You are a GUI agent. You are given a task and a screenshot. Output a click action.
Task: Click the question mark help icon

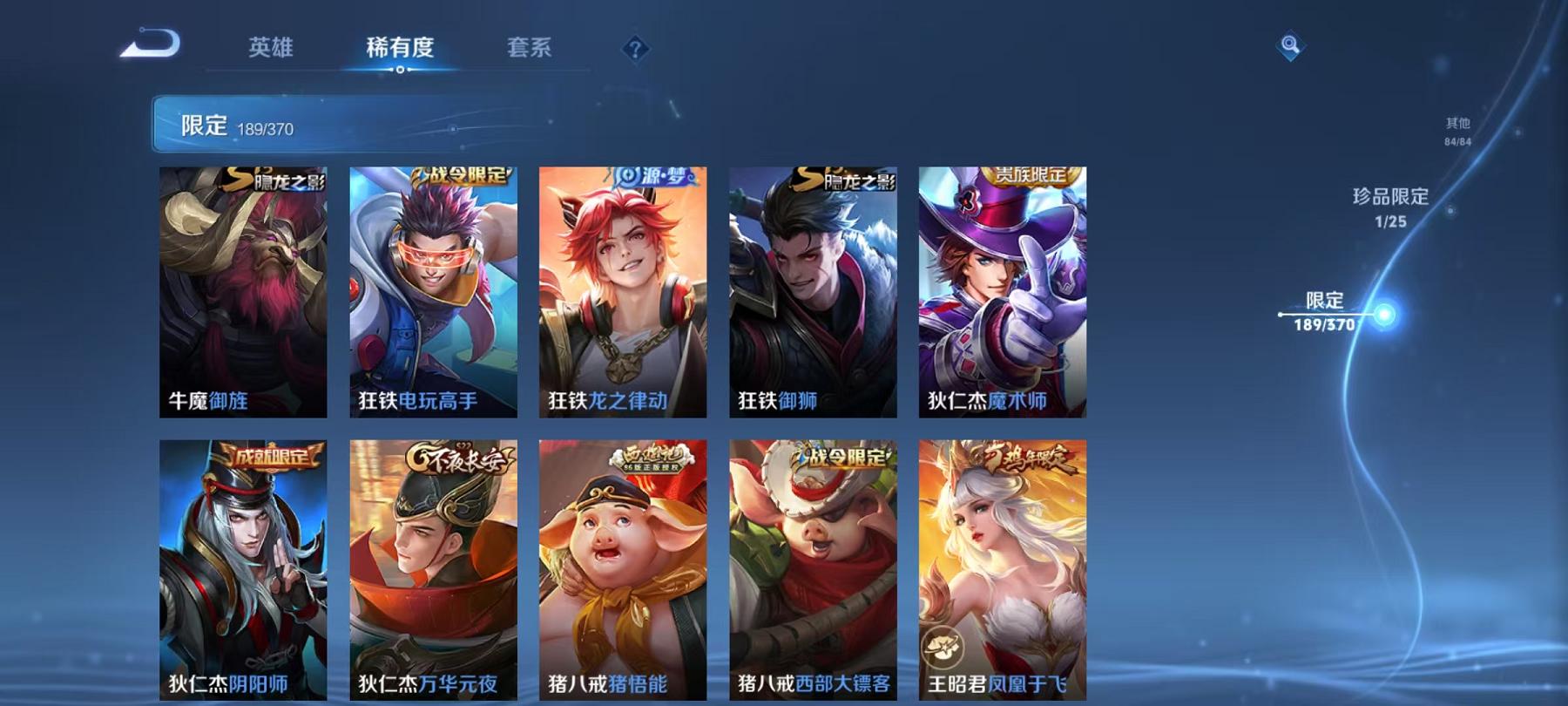click(x=637, y=51)
